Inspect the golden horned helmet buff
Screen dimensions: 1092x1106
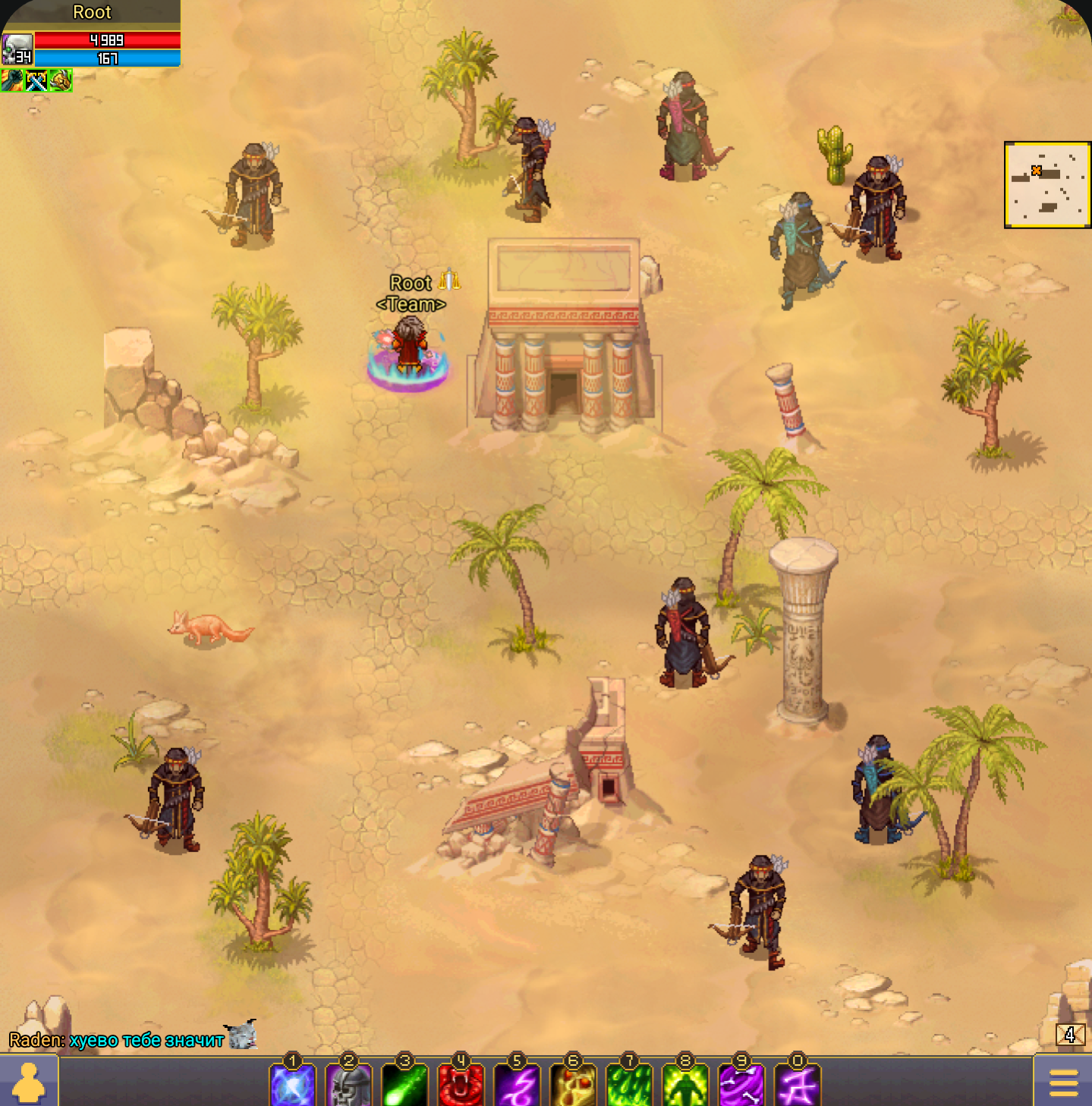(x=60, y=80)
